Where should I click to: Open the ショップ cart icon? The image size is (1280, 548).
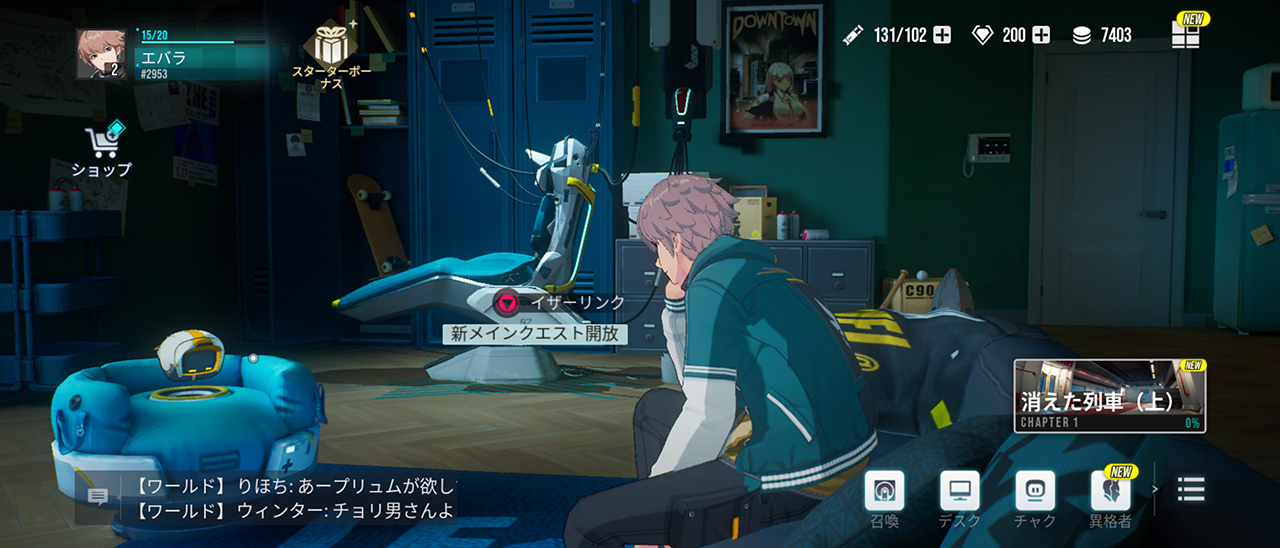(x=102, y=146)
